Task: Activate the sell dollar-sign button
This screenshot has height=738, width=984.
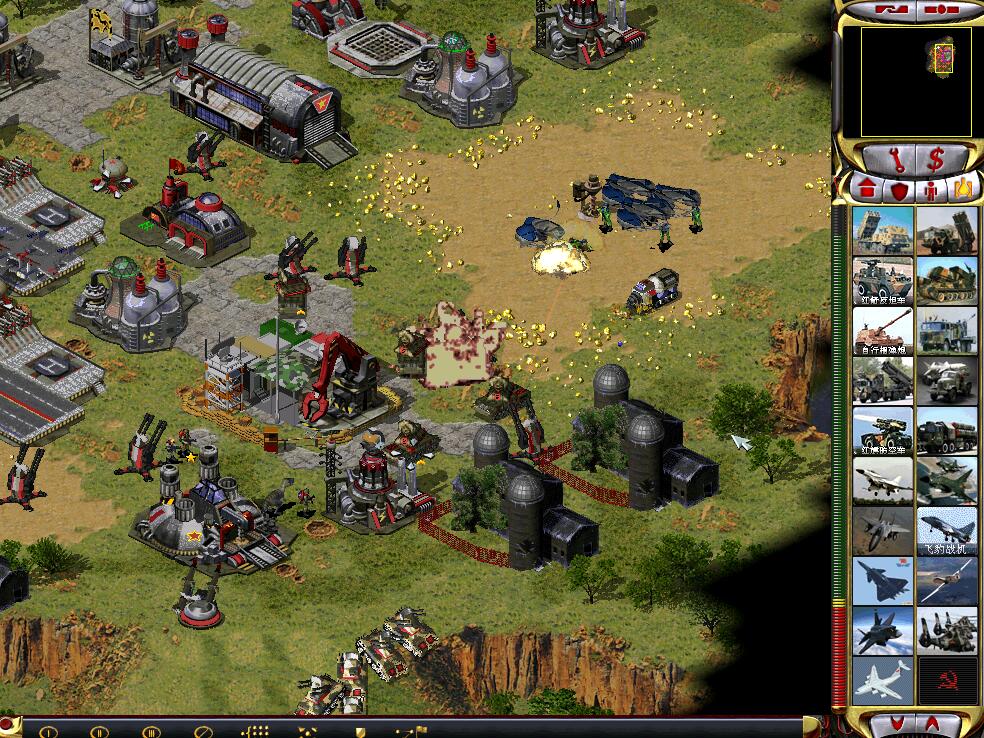Action: (936, 158)
